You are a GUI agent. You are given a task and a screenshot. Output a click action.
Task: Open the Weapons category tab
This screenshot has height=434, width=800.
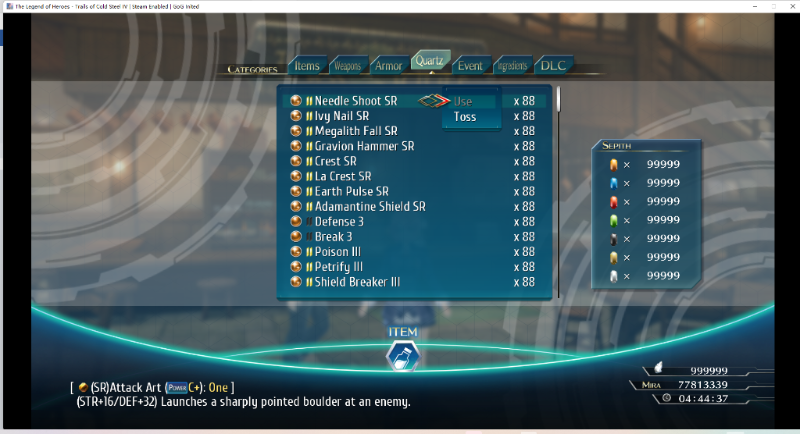coord(347,66)
